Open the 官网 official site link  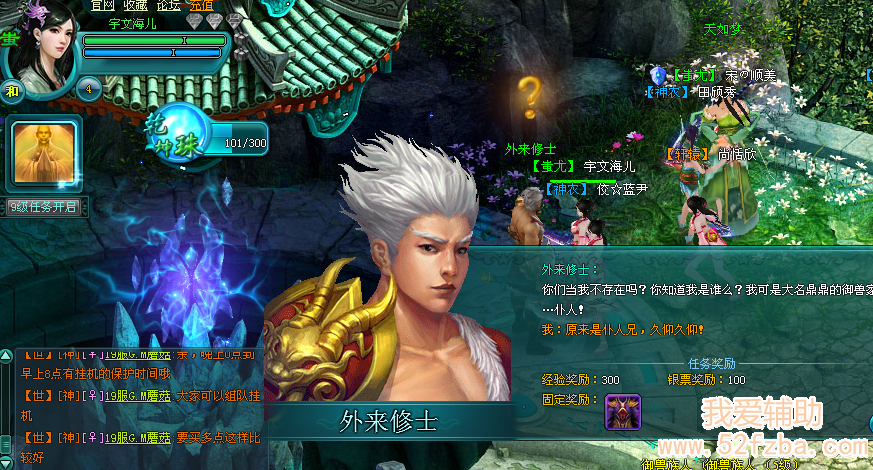point(102,5)
